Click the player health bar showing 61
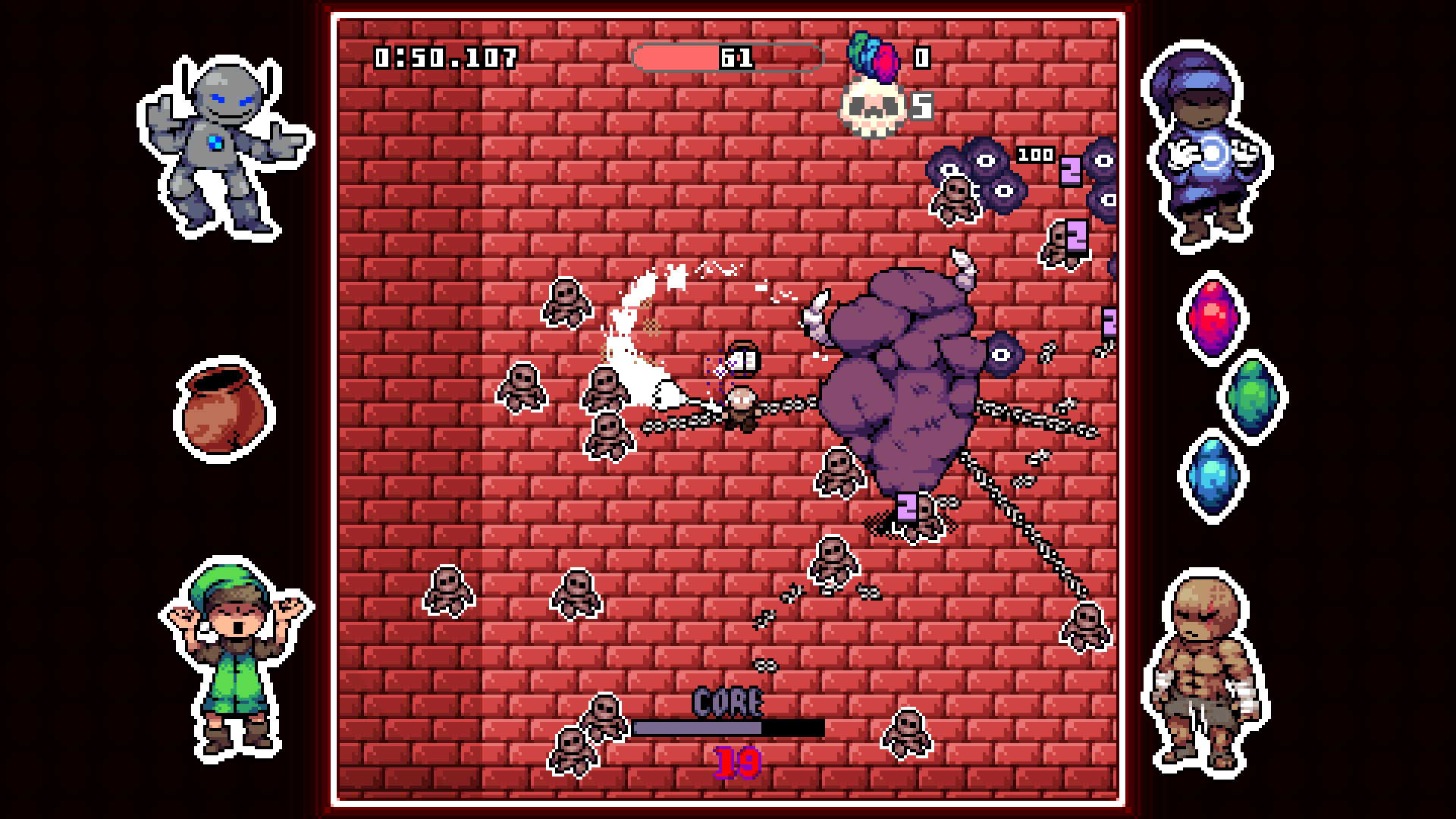The image size is (1456, 819). point(726,58)
